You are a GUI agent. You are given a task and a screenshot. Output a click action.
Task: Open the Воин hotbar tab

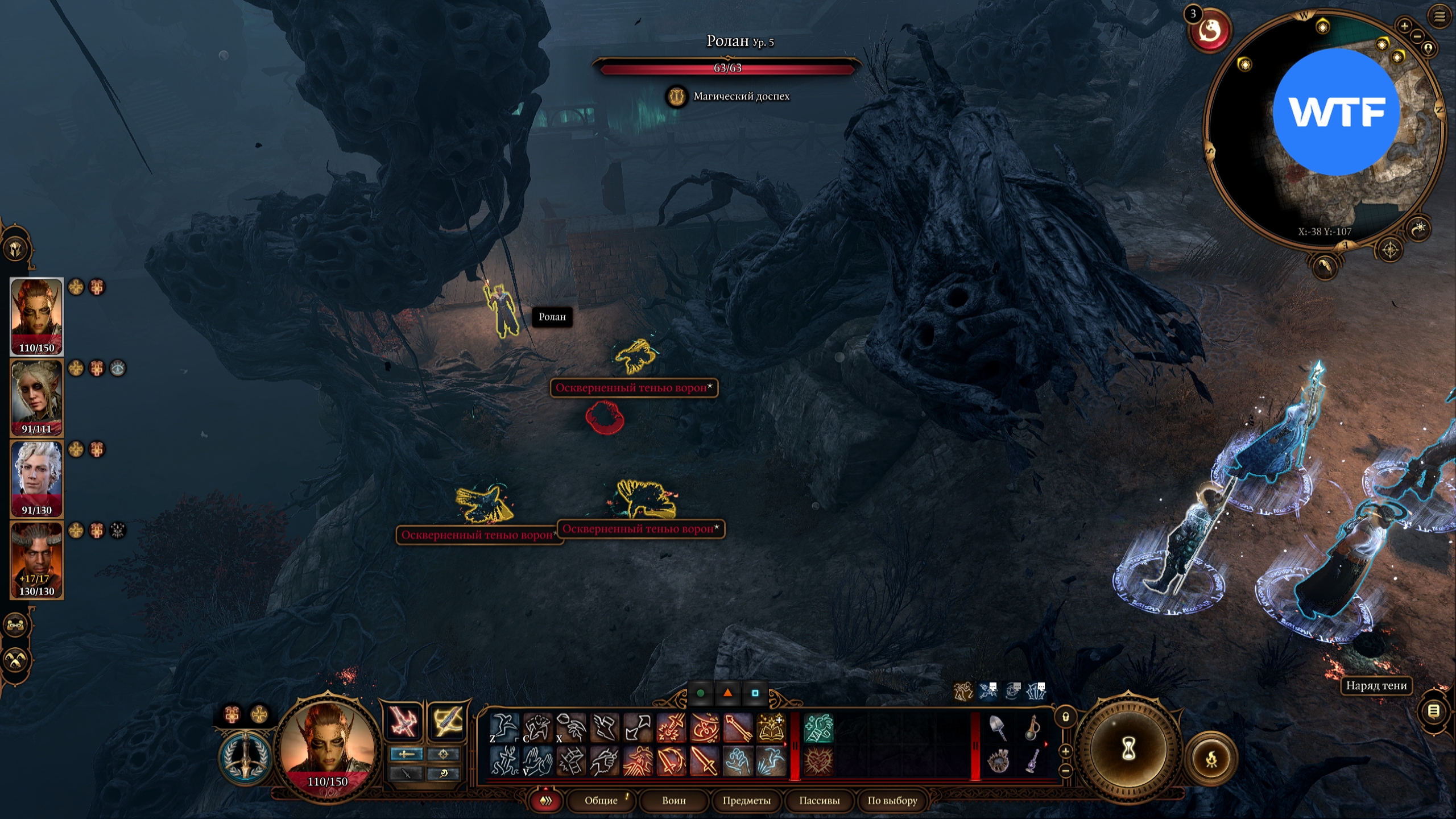pos(674,800)
